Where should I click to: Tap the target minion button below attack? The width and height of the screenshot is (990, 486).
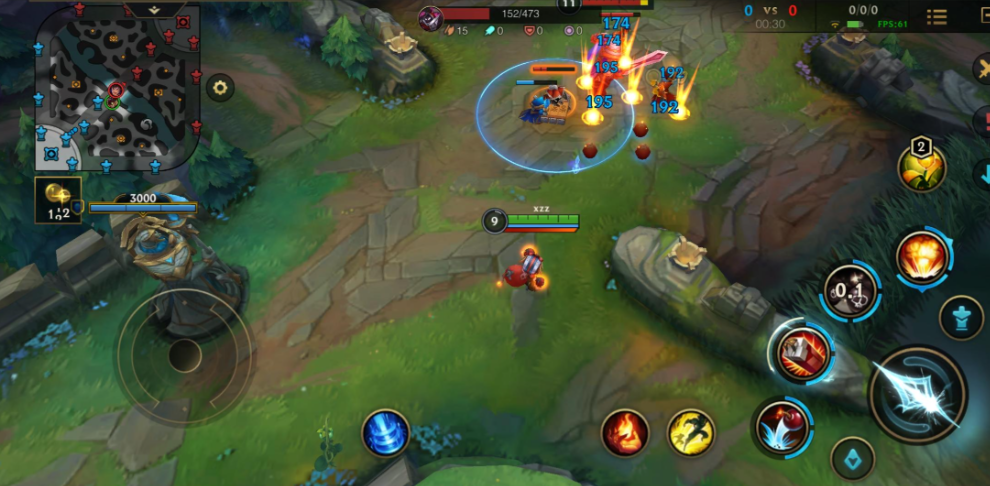(x=852, y=458)
